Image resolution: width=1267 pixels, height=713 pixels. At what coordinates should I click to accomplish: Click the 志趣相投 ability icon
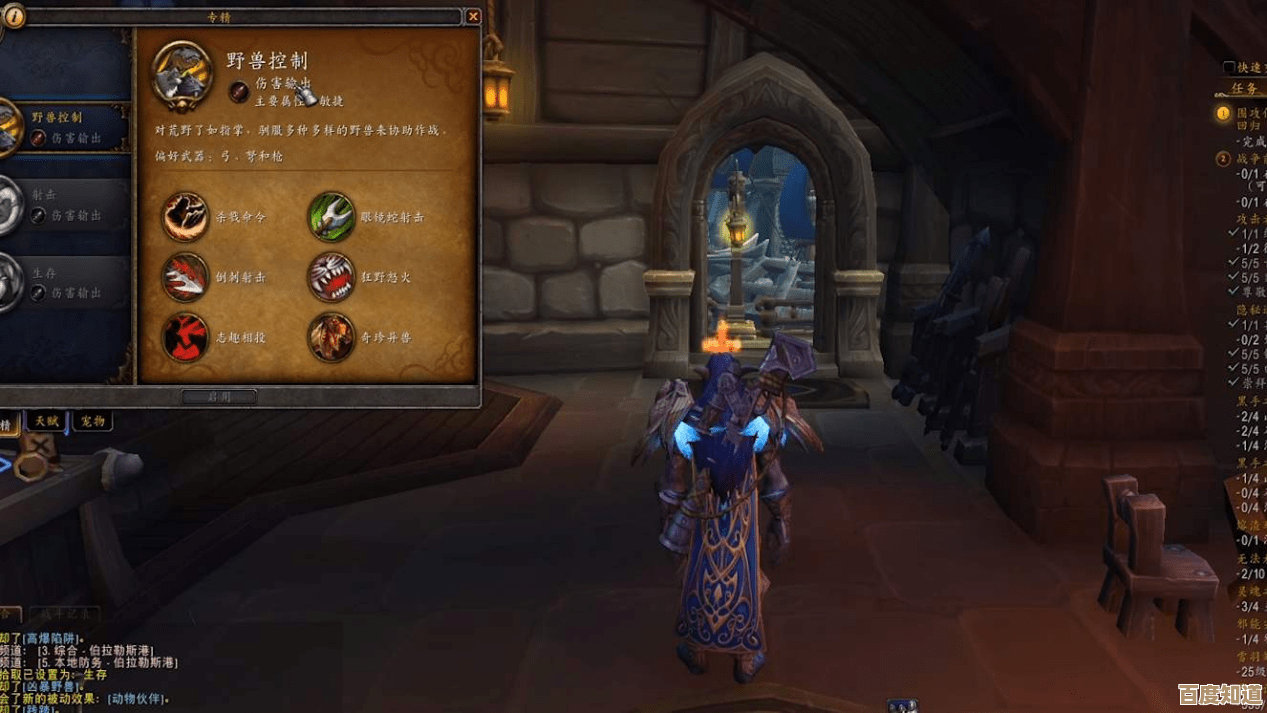pyautogui.click(x=185, y=337)
